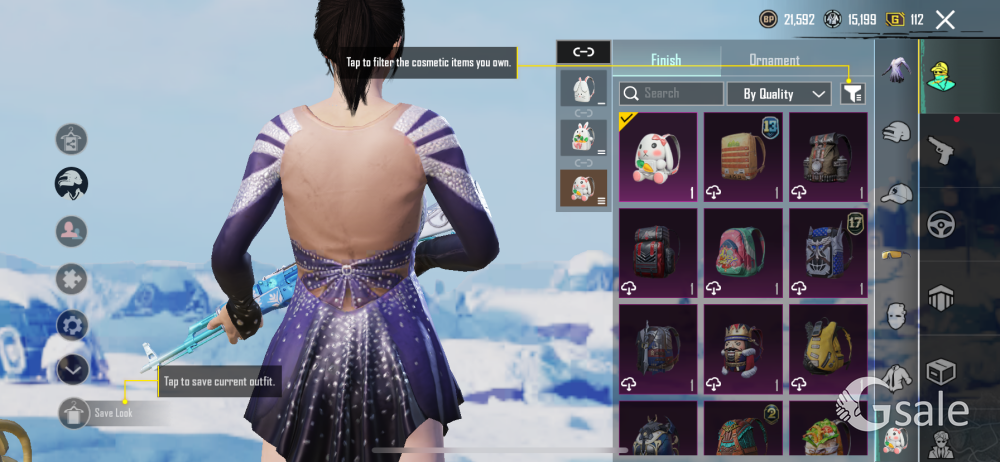The width and height of the screenshot is (1000, 462).
Task: Switch to the Ornament tab
Action: [x=774, y=60]
